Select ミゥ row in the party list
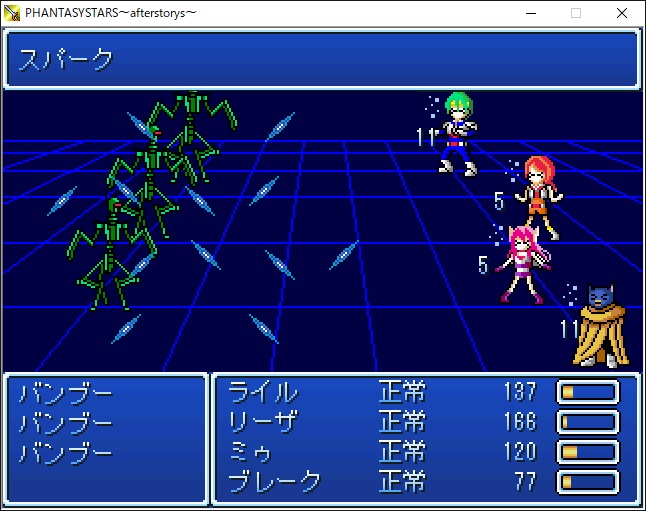The height and width of the screenshot is (511, 646). click(x=251, y=452)
